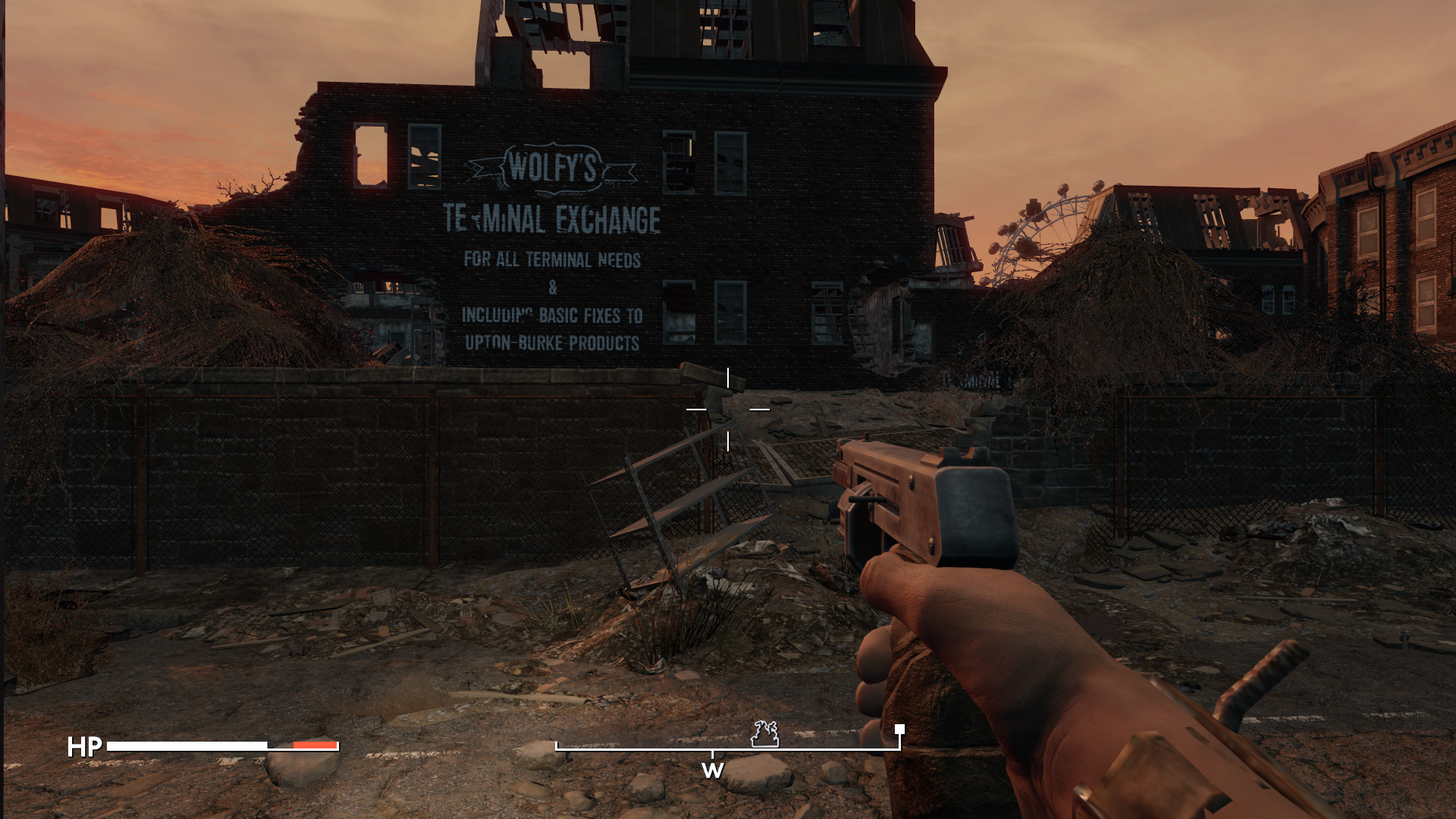Screen dimensions: 1456x819
Task: Select the white square marker on the compass
Action: 899,730
